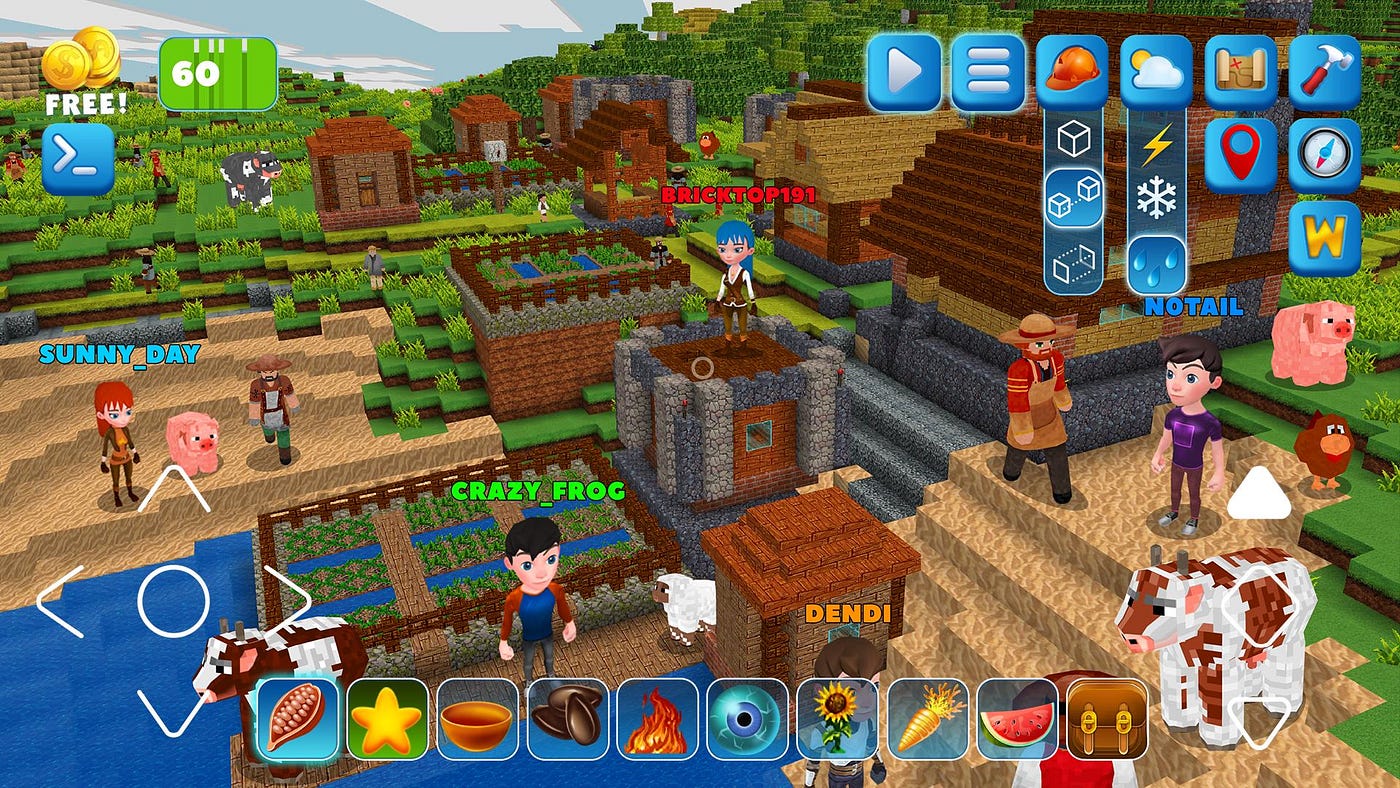1400x788 pixels.
Task: Tap the blue play arrow button
Action: 904,72
